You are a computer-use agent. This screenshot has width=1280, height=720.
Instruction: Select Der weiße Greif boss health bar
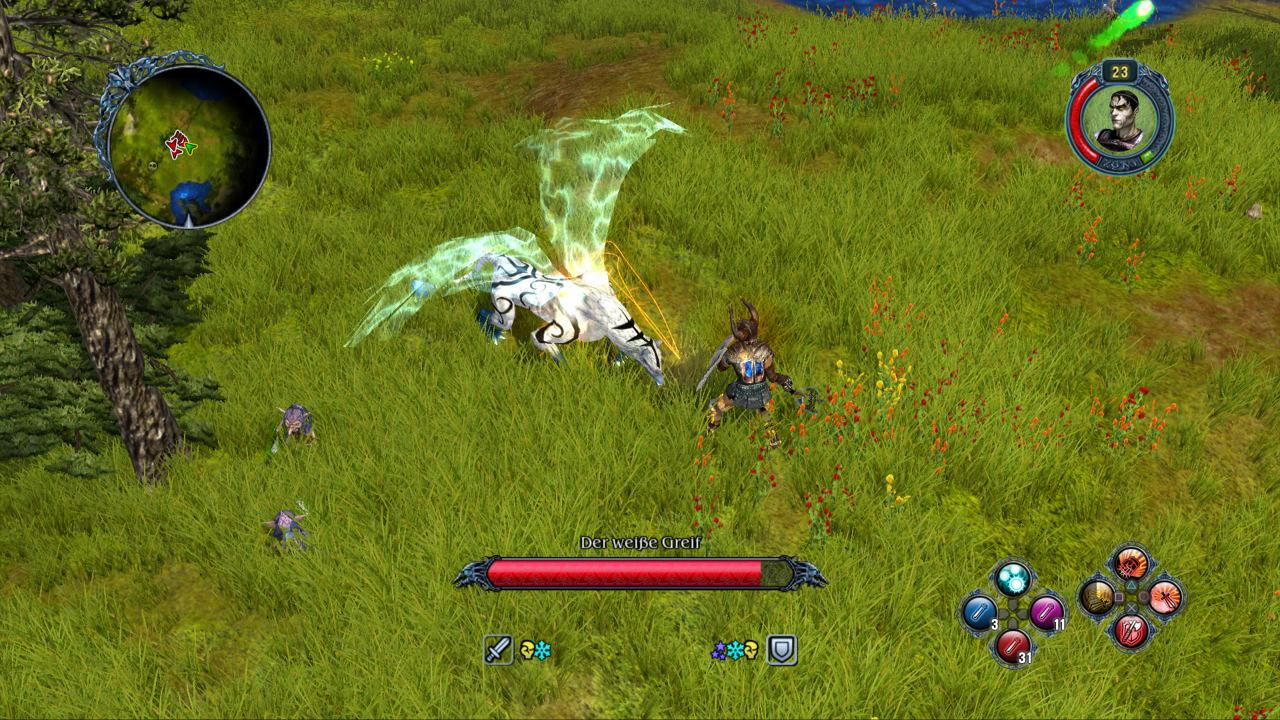(x=640, y=570)
